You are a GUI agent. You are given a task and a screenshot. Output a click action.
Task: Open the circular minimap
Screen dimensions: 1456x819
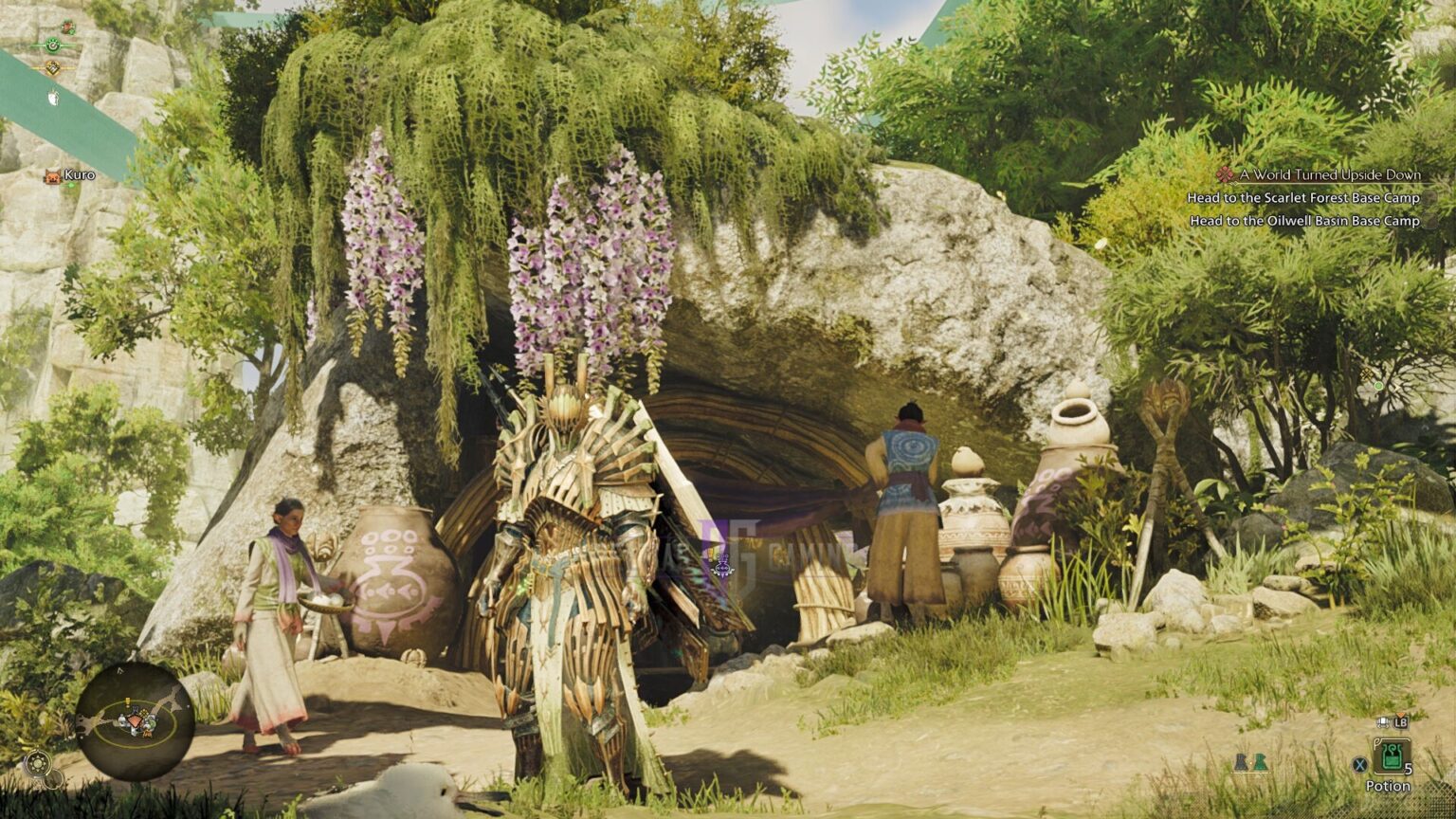pyautogui.click(x=135, y=720)
